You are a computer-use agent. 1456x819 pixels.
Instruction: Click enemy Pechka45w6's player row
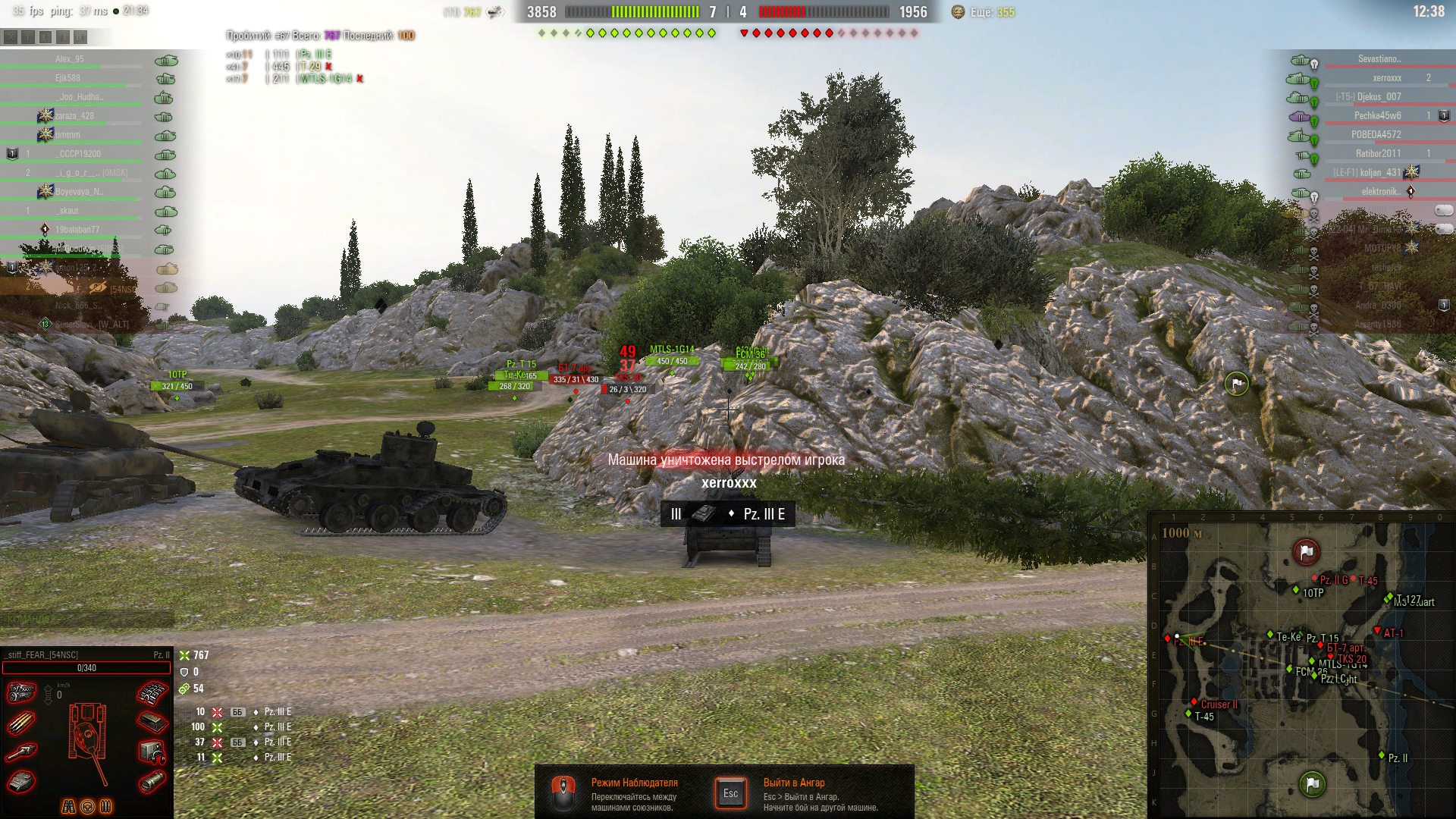coord(1377,116)
